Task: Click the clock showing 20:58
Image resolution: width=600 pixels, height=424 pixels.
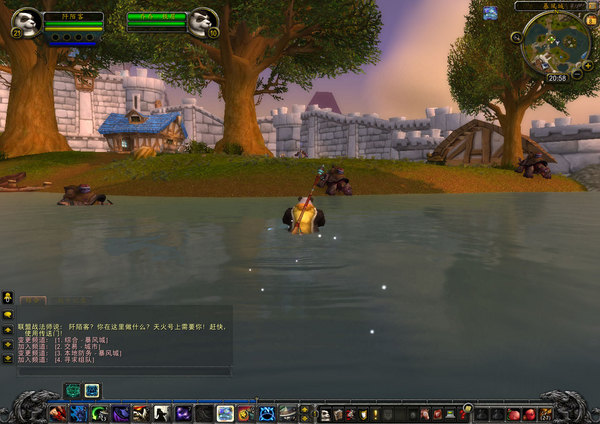Action: click(x=557, y=77)
